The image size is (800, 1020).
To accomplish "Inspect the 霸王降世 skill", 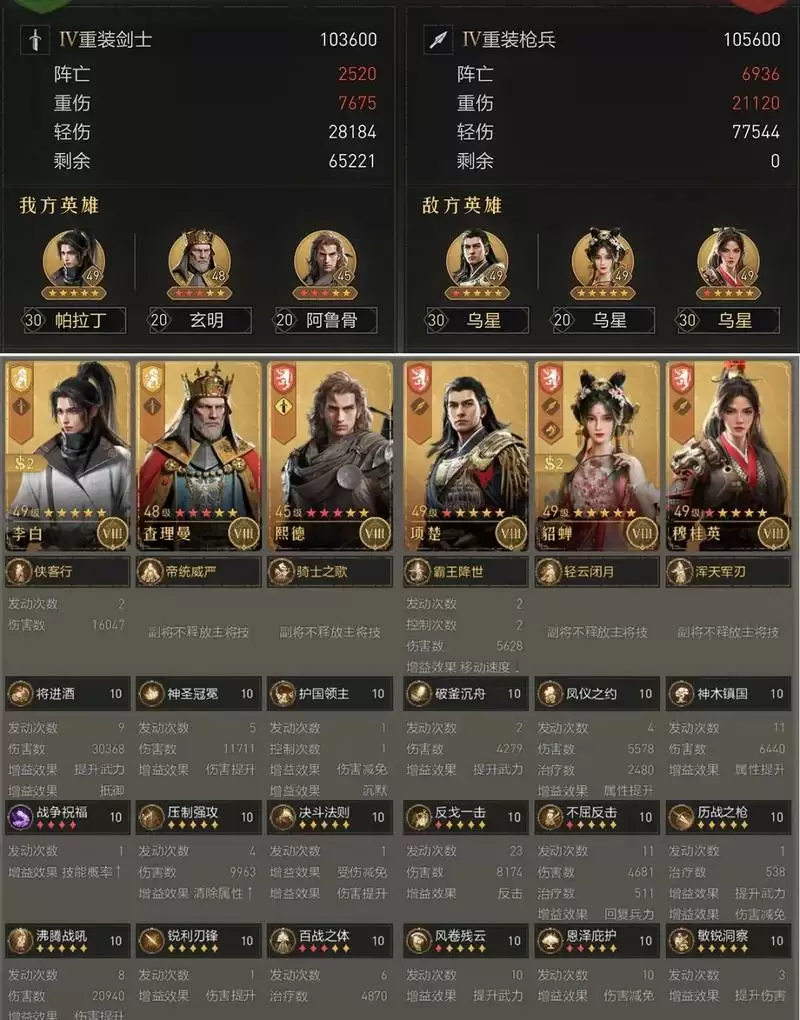I will (x=466, y=572).
